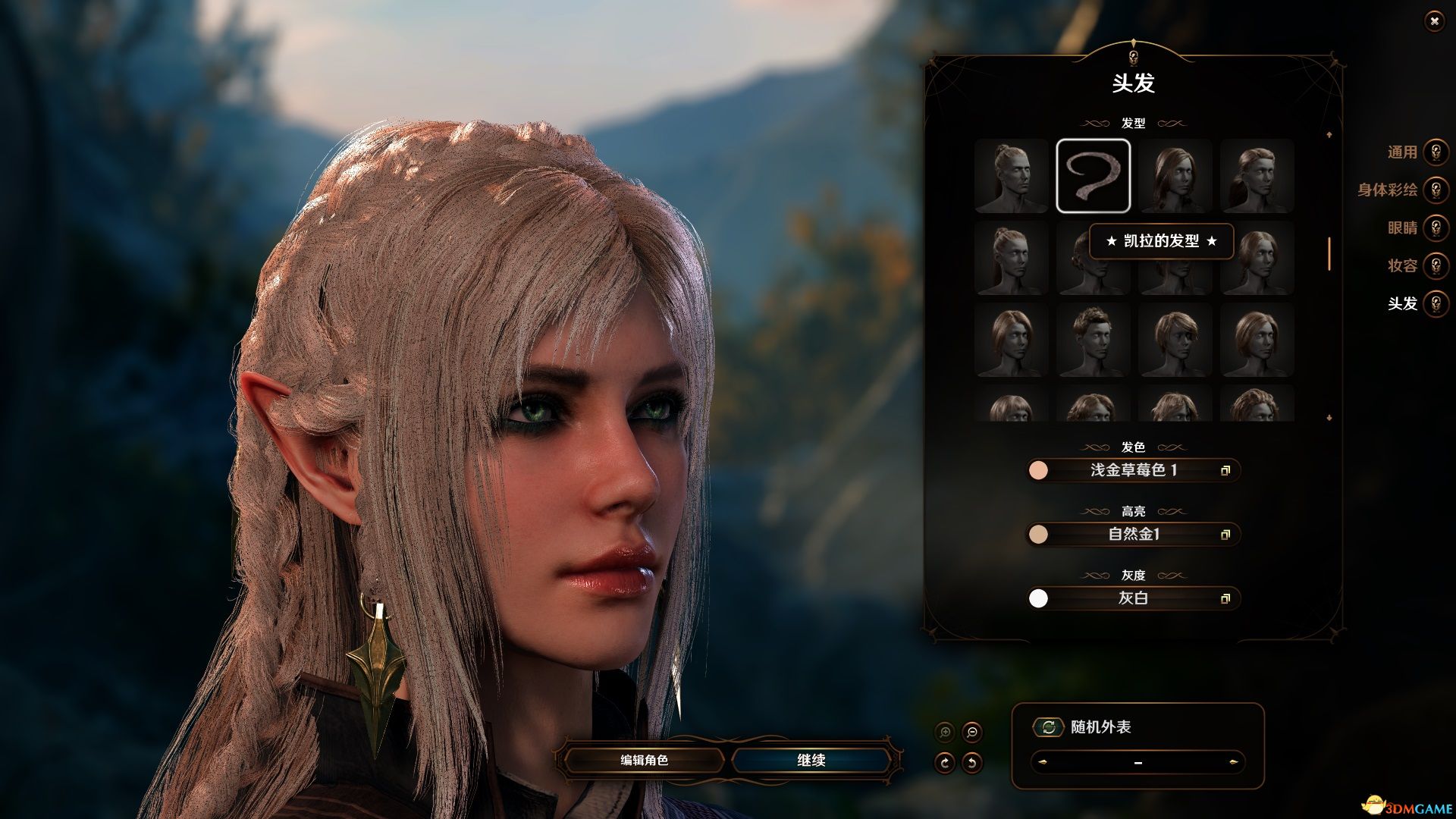Open the 高亮 highlight color picker
Screen dimensions: 1456x819
pyautogui.click(x=1133, y=535)
